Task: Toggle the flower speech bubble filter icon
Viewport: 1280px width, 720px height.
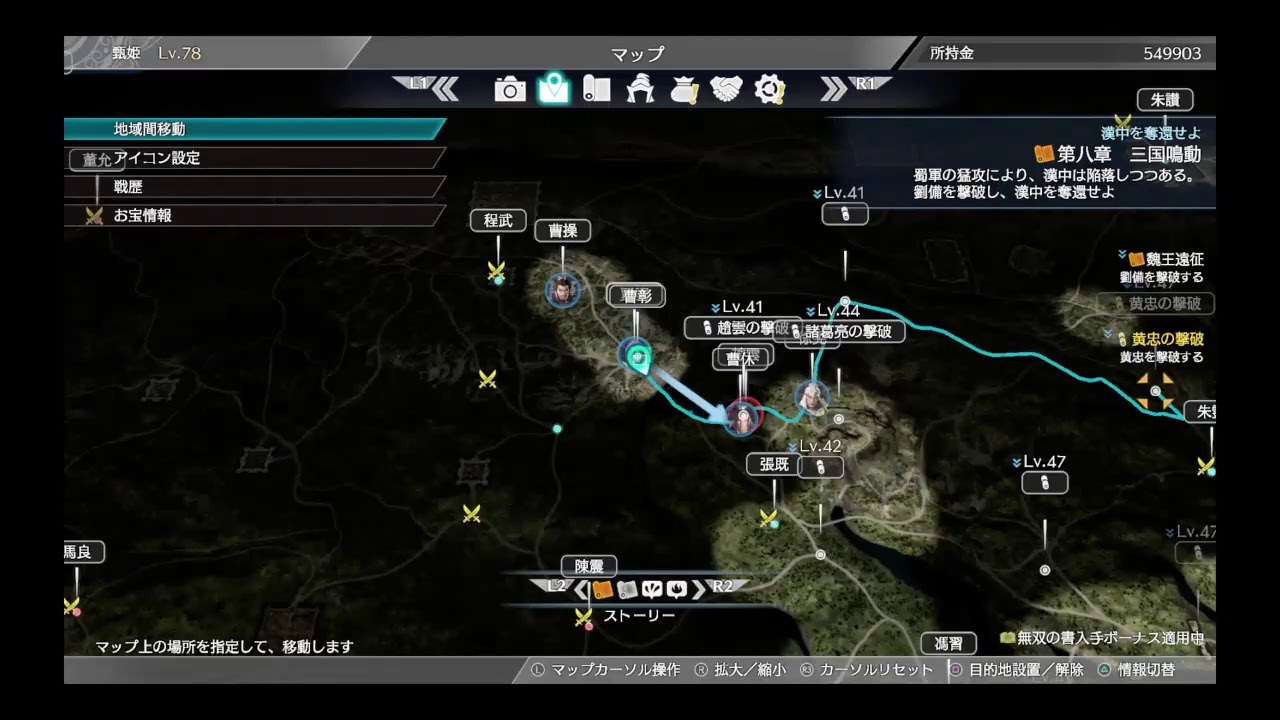Action: pyautogui.click(x=651, y=589)
